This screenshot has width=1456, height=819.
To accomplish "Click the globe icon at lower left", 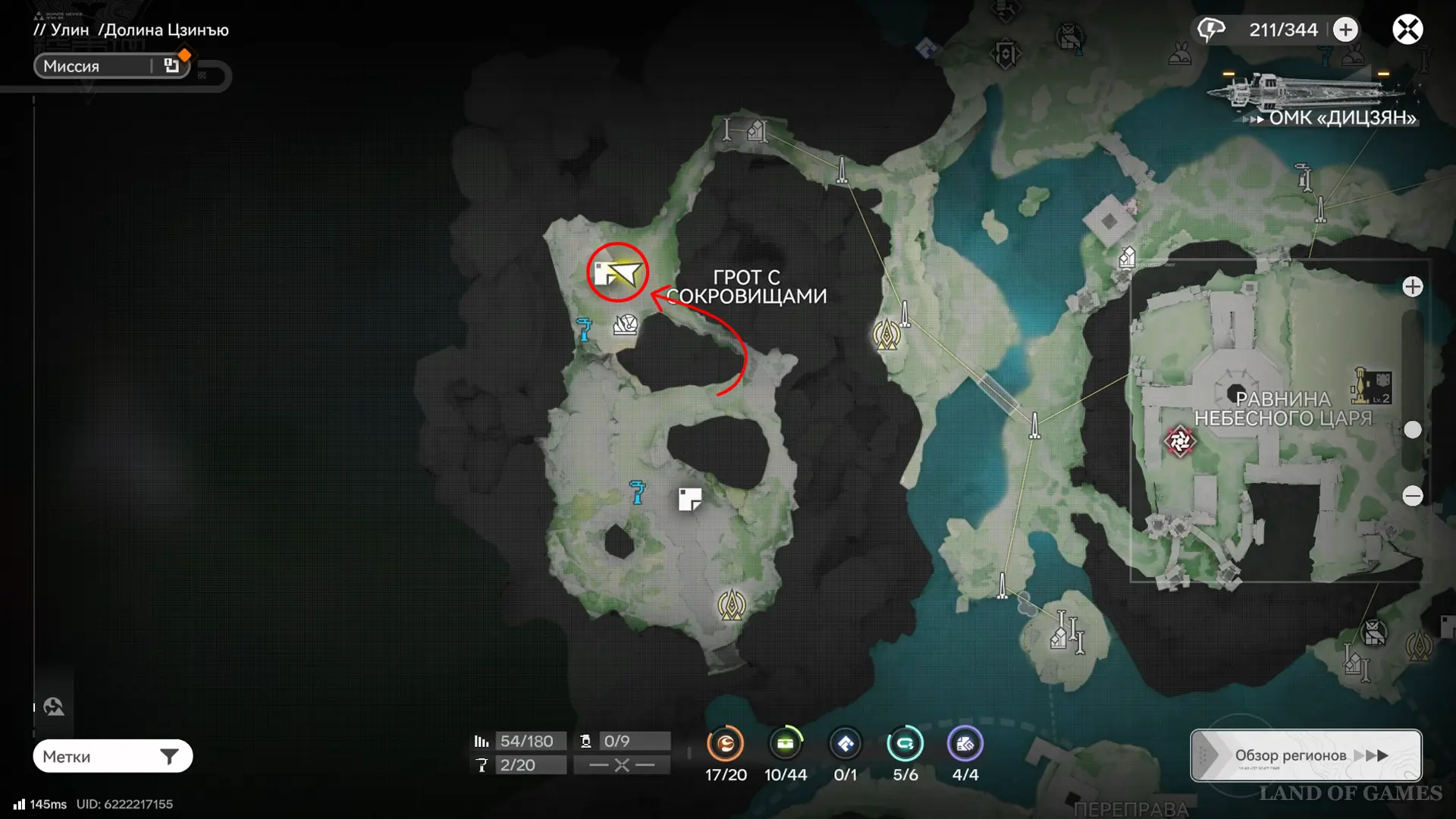I will click(53, 707).
